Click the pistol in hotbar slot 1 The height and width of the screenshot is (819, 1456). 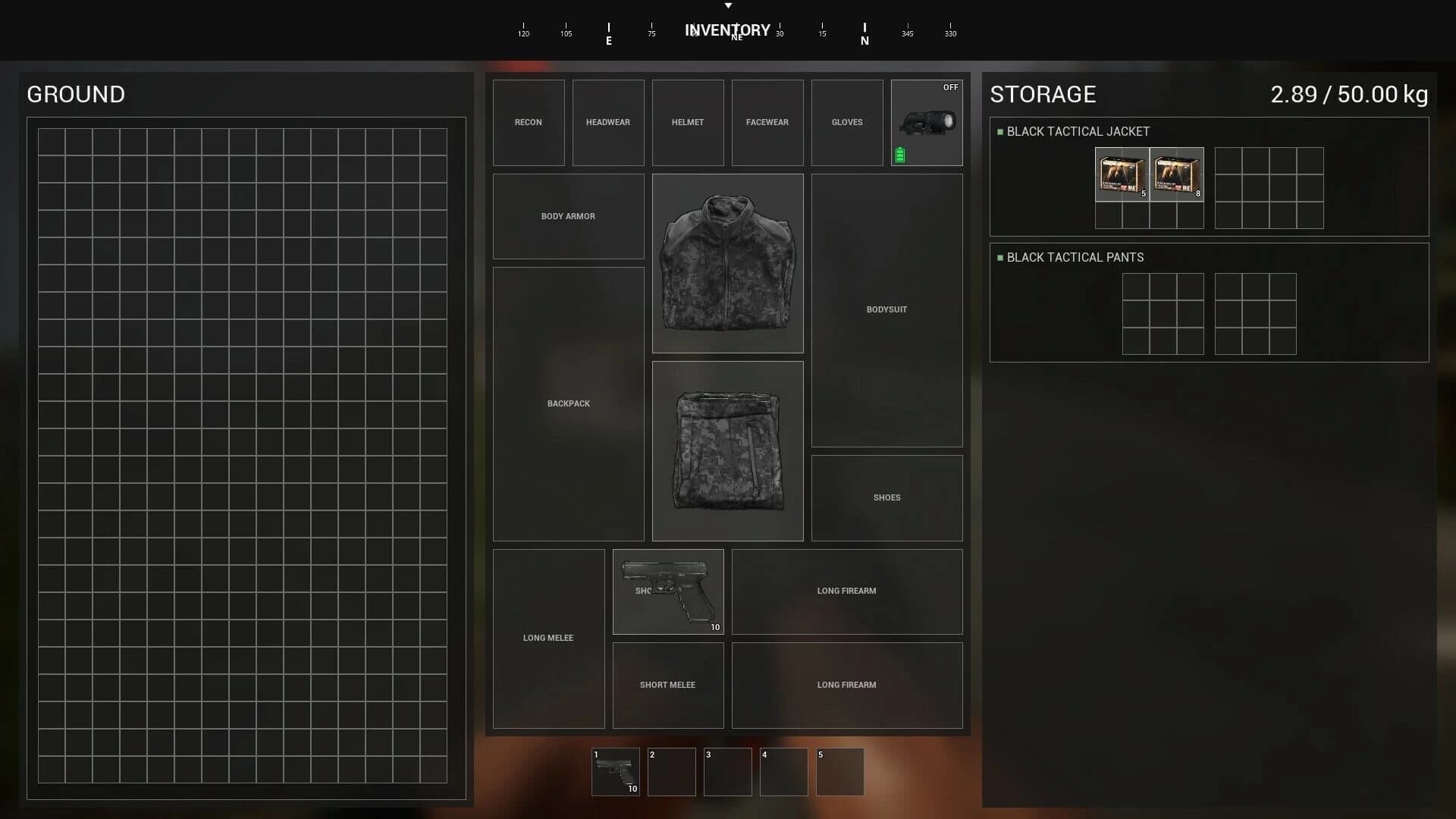coord(616,771)
